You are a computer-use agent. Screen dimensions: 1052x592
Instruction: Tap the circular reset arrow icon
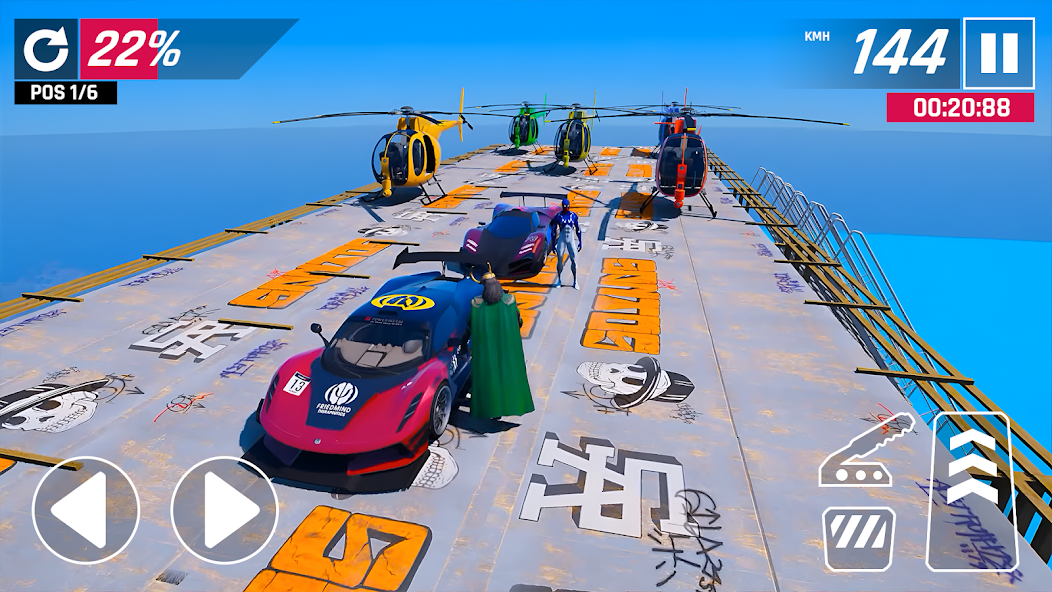pyautogui.click(x=46, y=50)
